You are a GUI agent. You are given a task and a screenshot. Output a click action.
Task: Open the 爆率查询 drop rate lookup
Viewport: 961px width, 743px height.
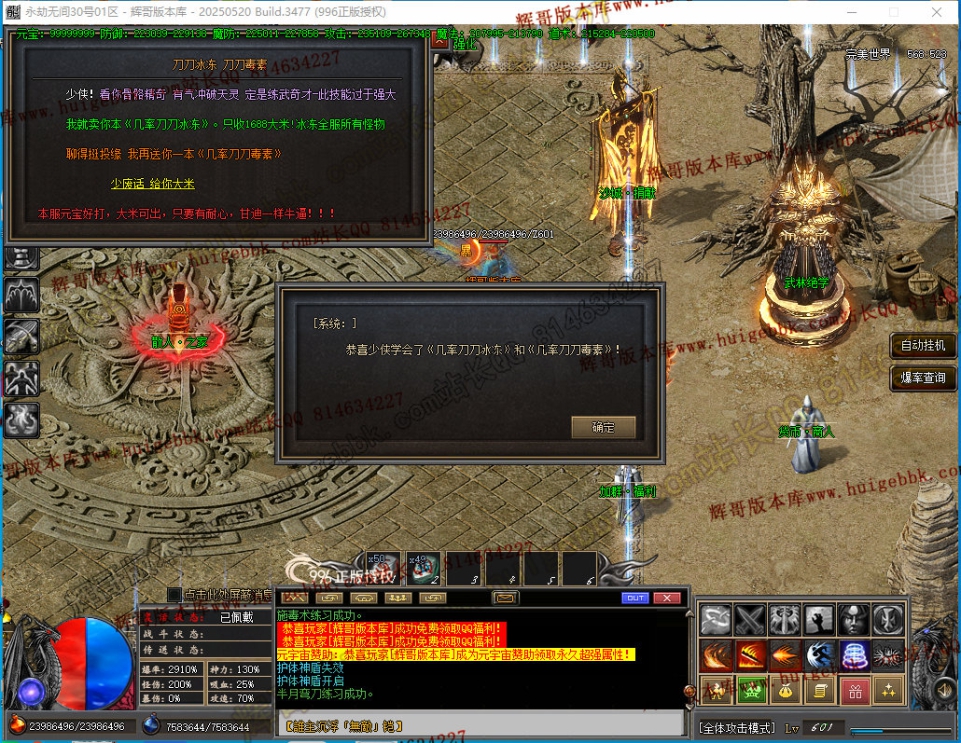pos(922,378)
